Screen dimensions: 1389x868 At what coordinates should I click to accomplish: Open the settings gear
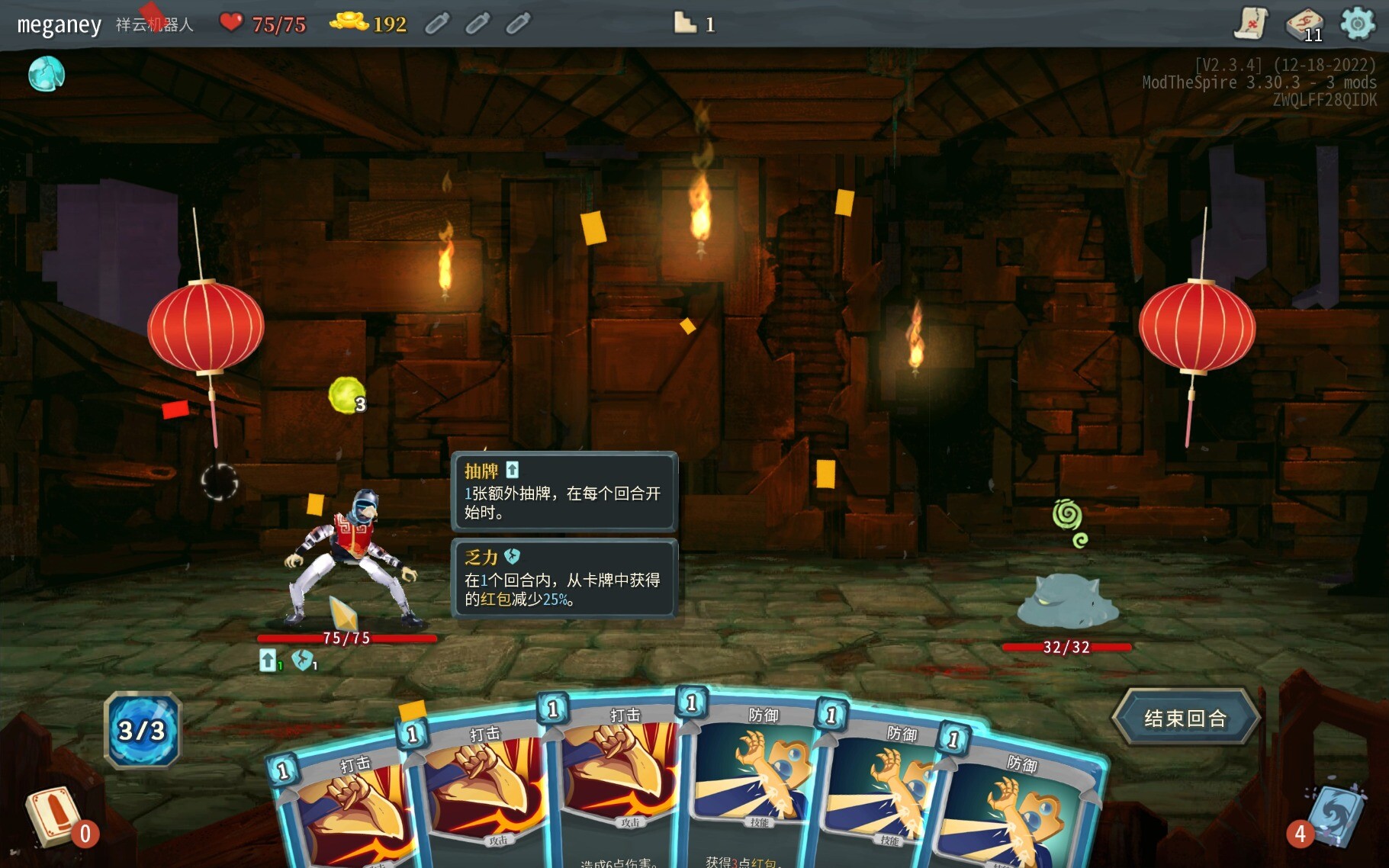(x=1358, y=23)
